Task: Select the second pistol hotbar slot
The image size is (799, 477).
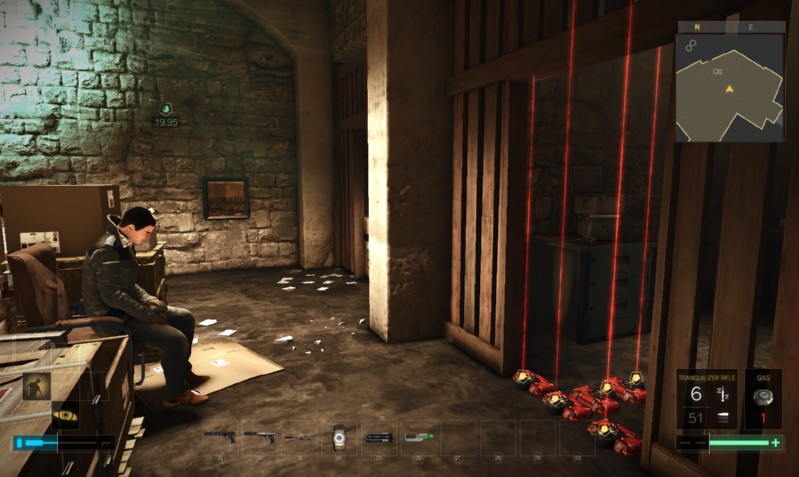Action: pyautogui.click(x=259, y=437)
